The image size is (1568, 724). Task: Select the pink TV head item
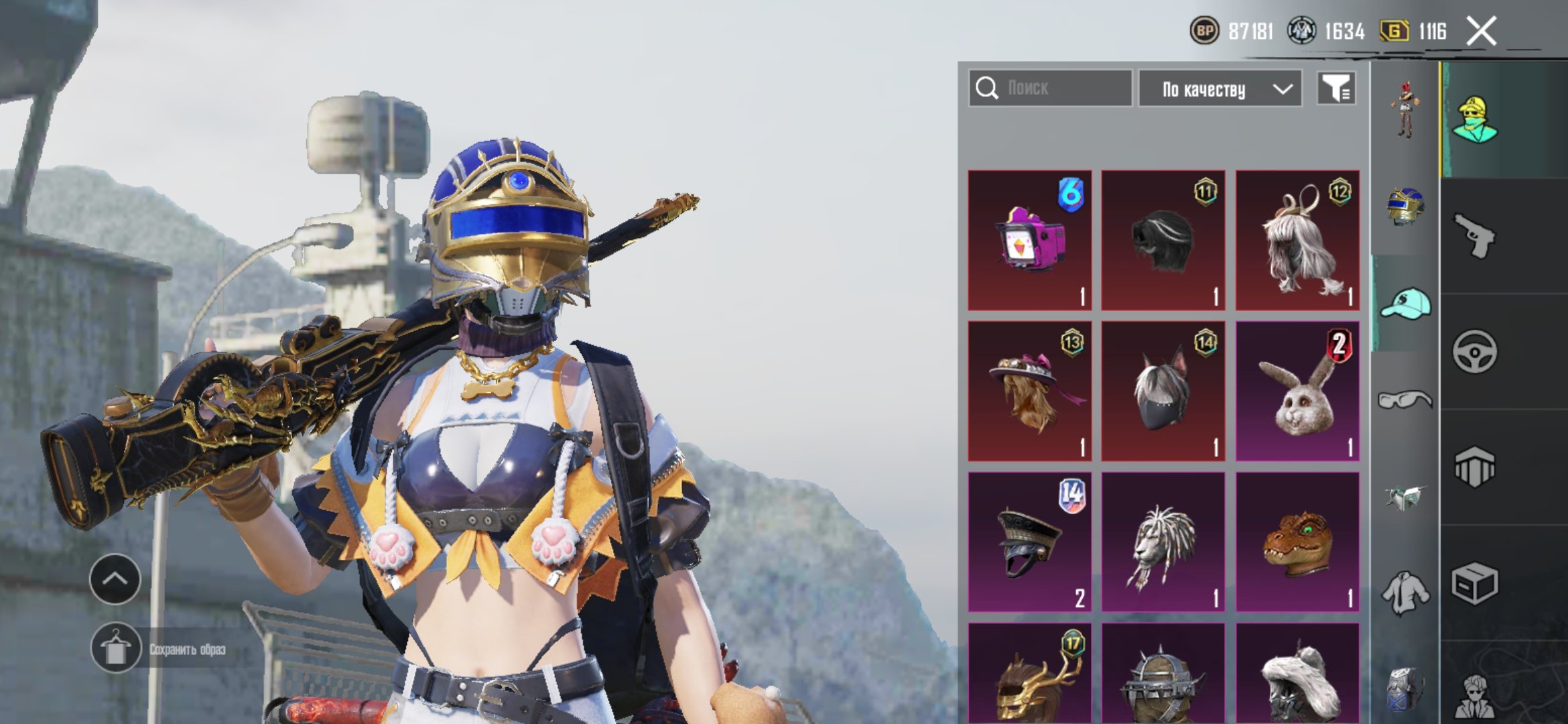point(1030,240)
